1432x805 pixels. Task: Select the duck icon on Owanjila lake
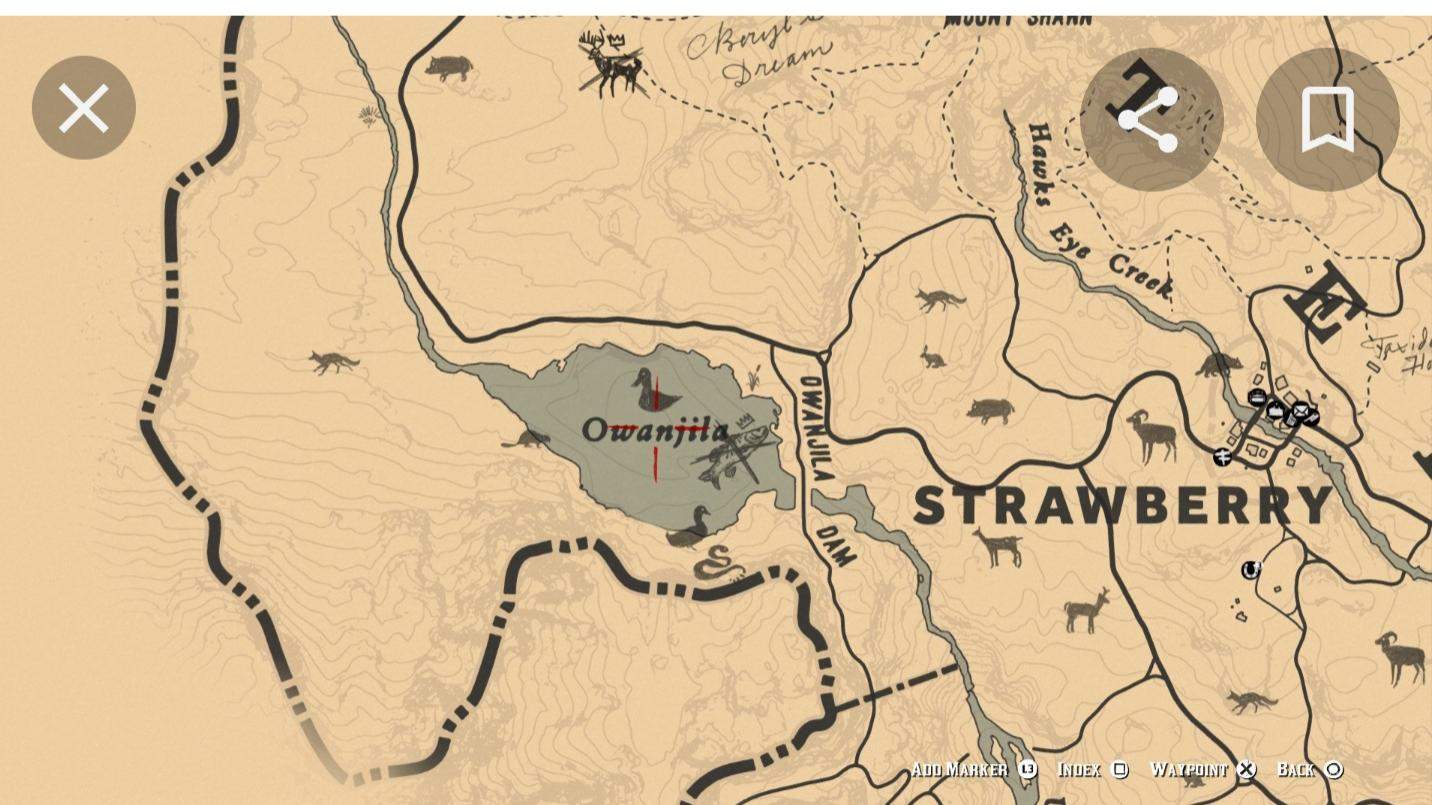pyautogui.click(x=655, y=392)
